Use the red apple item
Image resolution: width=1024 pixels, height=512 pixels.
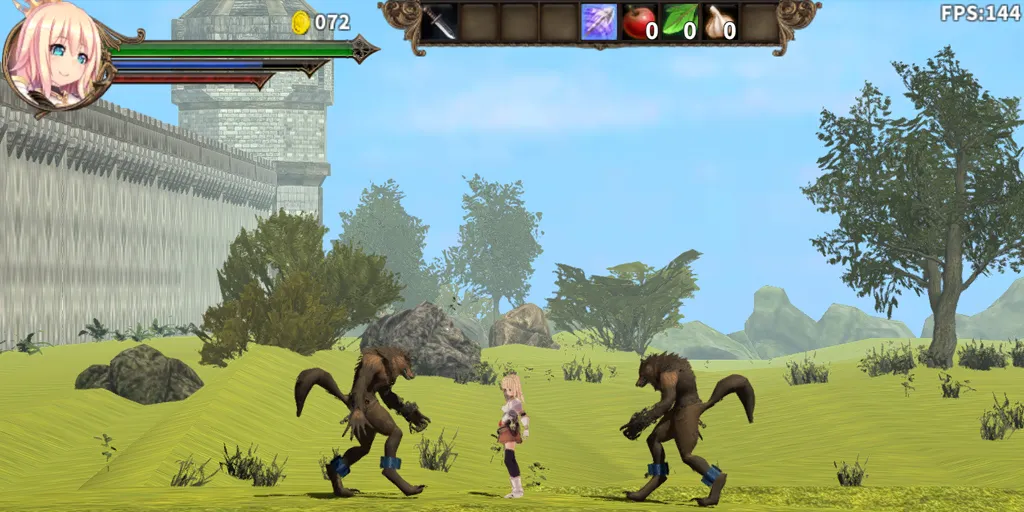click(x=639, y=22)
